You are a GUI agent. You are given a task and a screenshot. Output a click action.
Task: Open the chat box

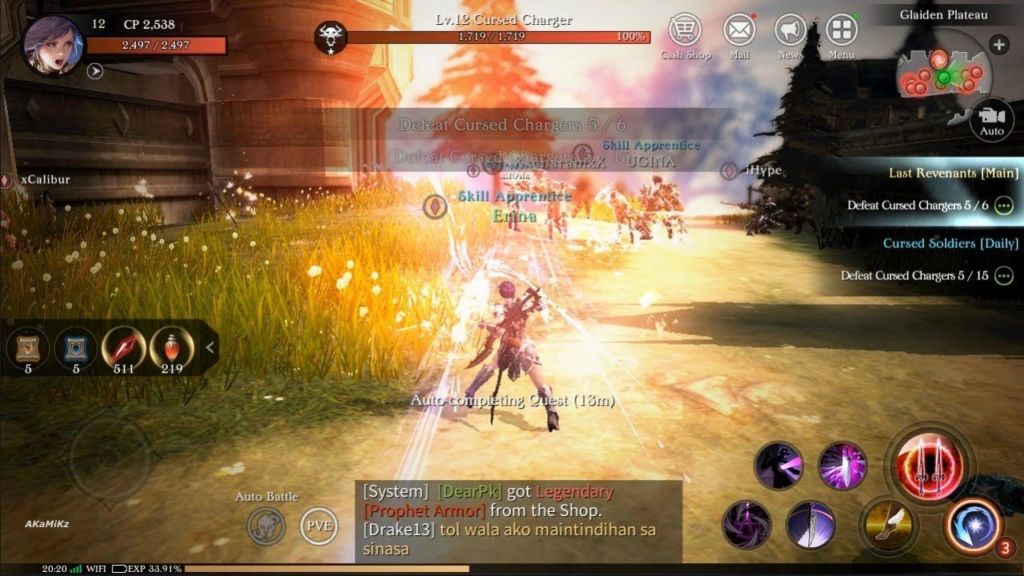coord(518,520)
